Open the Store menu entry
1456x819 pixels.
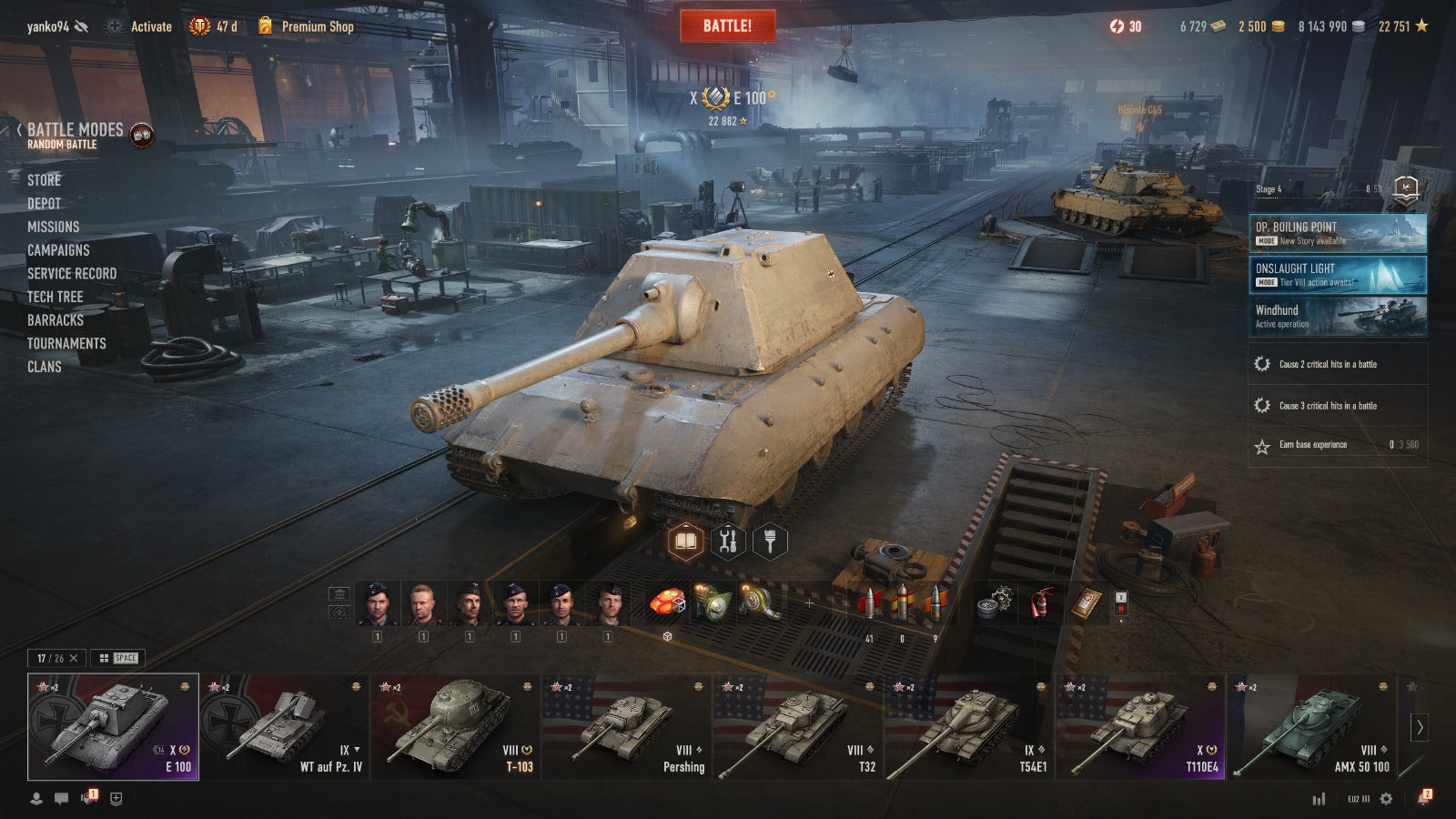pyautogui.click(x=44, y=180)
